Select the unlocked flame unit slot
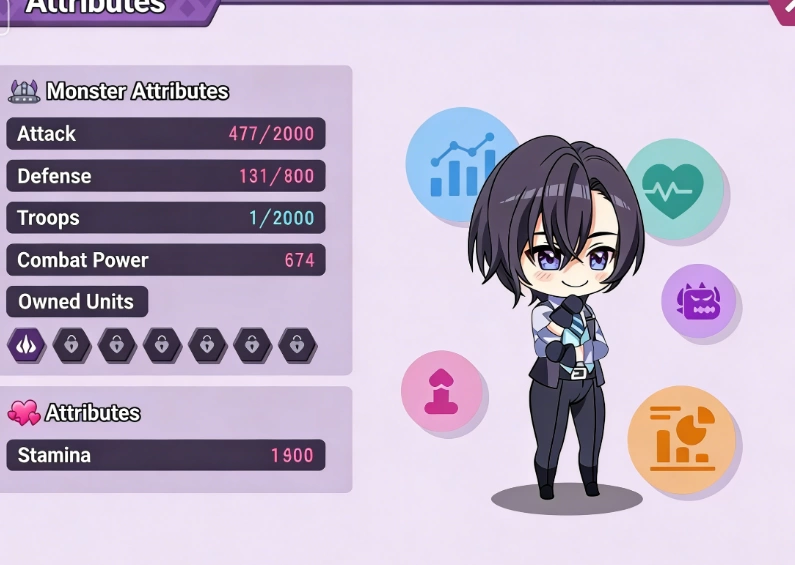 point(25,345)
